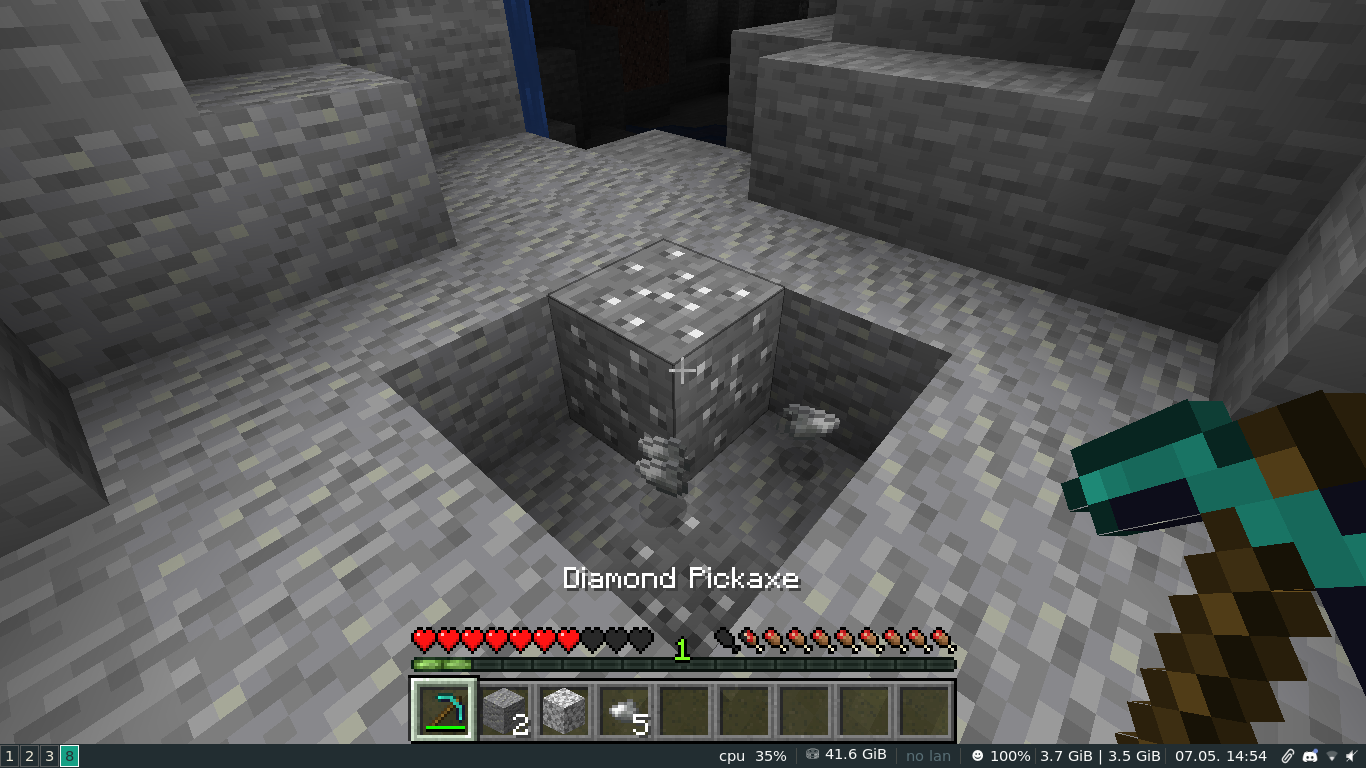This screenshot has width=1366, height=768.
Task: Switch to workspace 3 in the taskbar
Action: click(46, 755)
